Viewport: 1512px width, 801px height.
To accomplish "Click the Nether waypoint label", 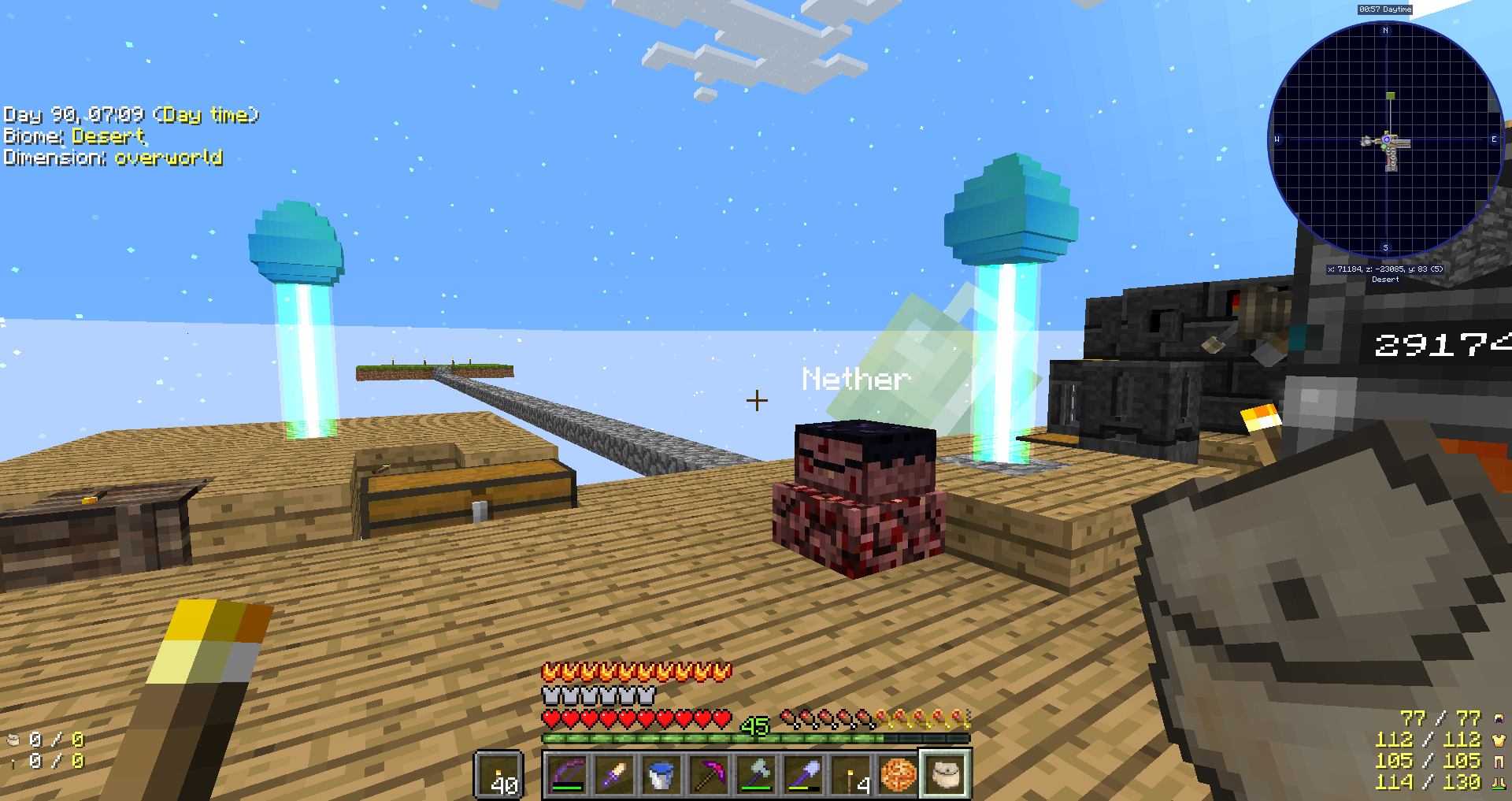I will pyautogui.click(x=854, y=380).
